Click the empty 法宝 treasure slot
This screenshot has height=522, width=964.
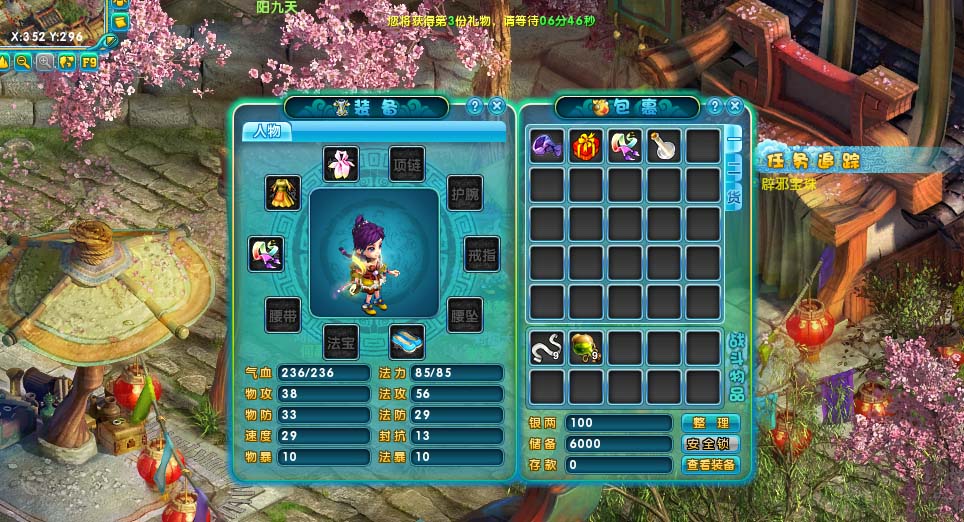coord(340,341)
